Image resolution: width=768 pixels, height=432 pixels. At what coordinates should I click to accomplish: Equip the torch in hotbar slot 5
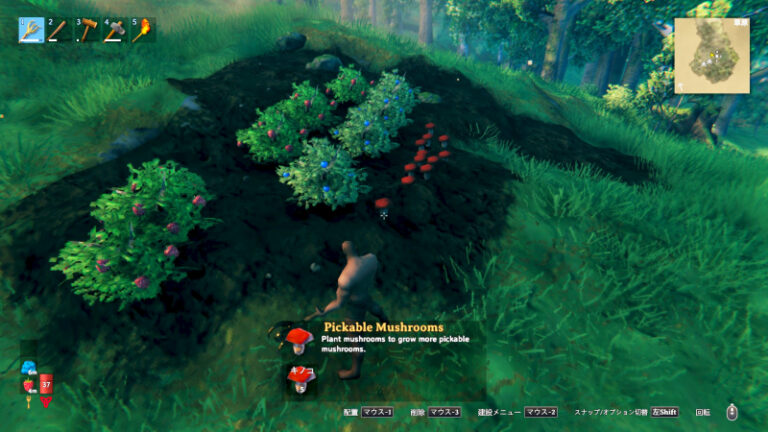(x=142, y=30)
